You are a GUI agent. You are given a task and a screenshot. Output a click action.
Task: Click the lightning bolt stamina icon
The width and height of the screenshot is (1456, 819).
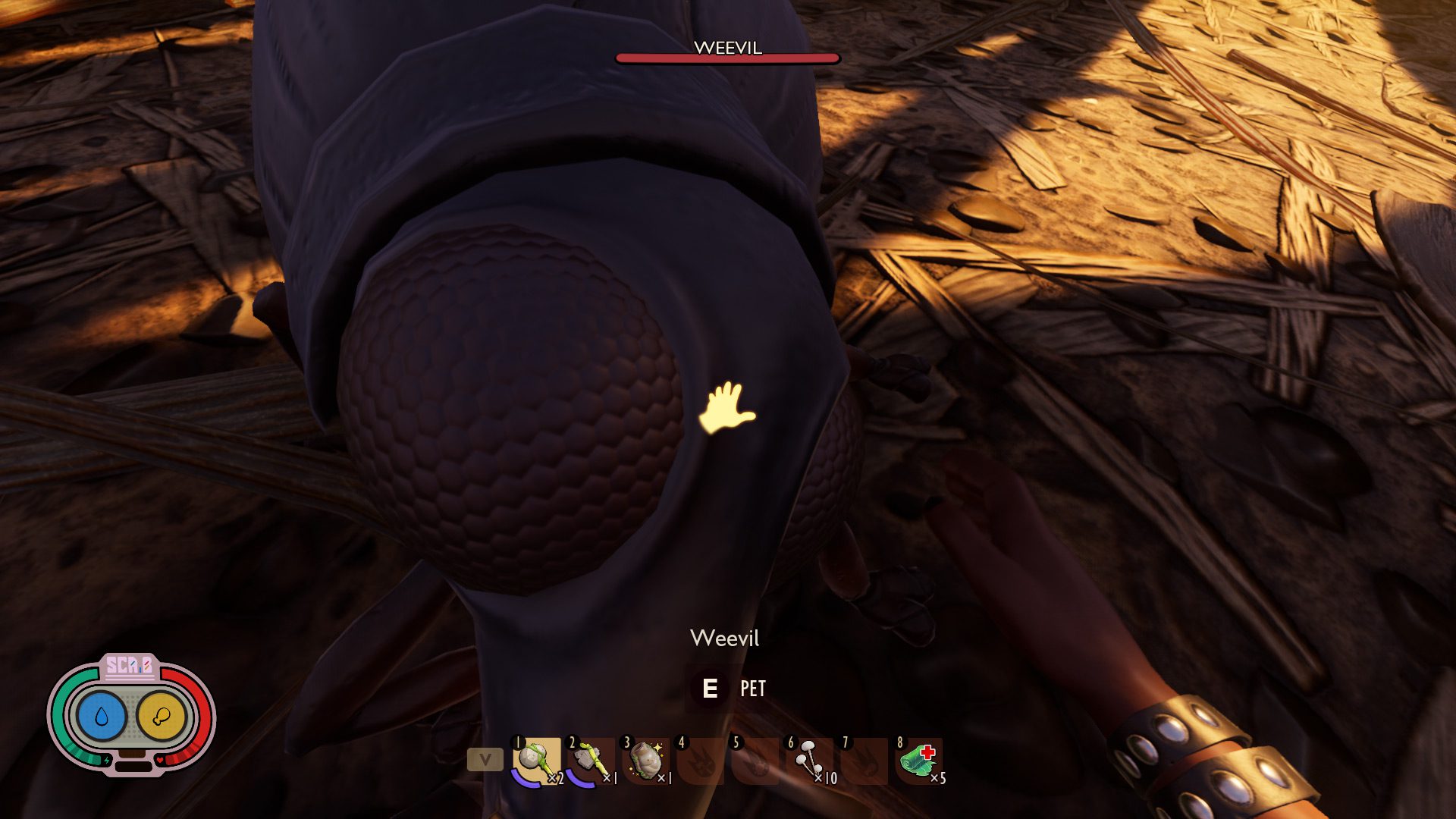(107, 760)
